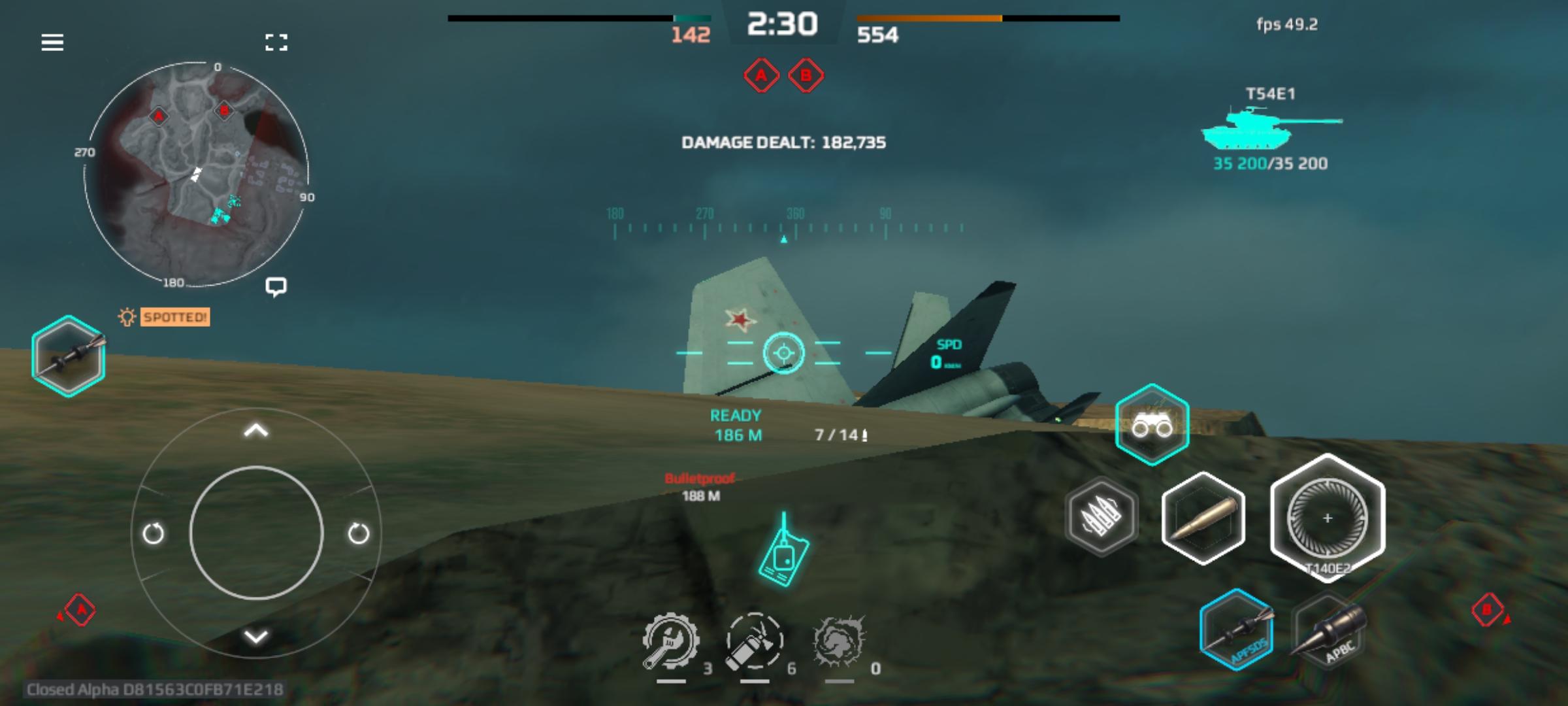The image size is (1568, 706).
Task: Open the hamburger menu at top left
Action: (x=52, y=42)
